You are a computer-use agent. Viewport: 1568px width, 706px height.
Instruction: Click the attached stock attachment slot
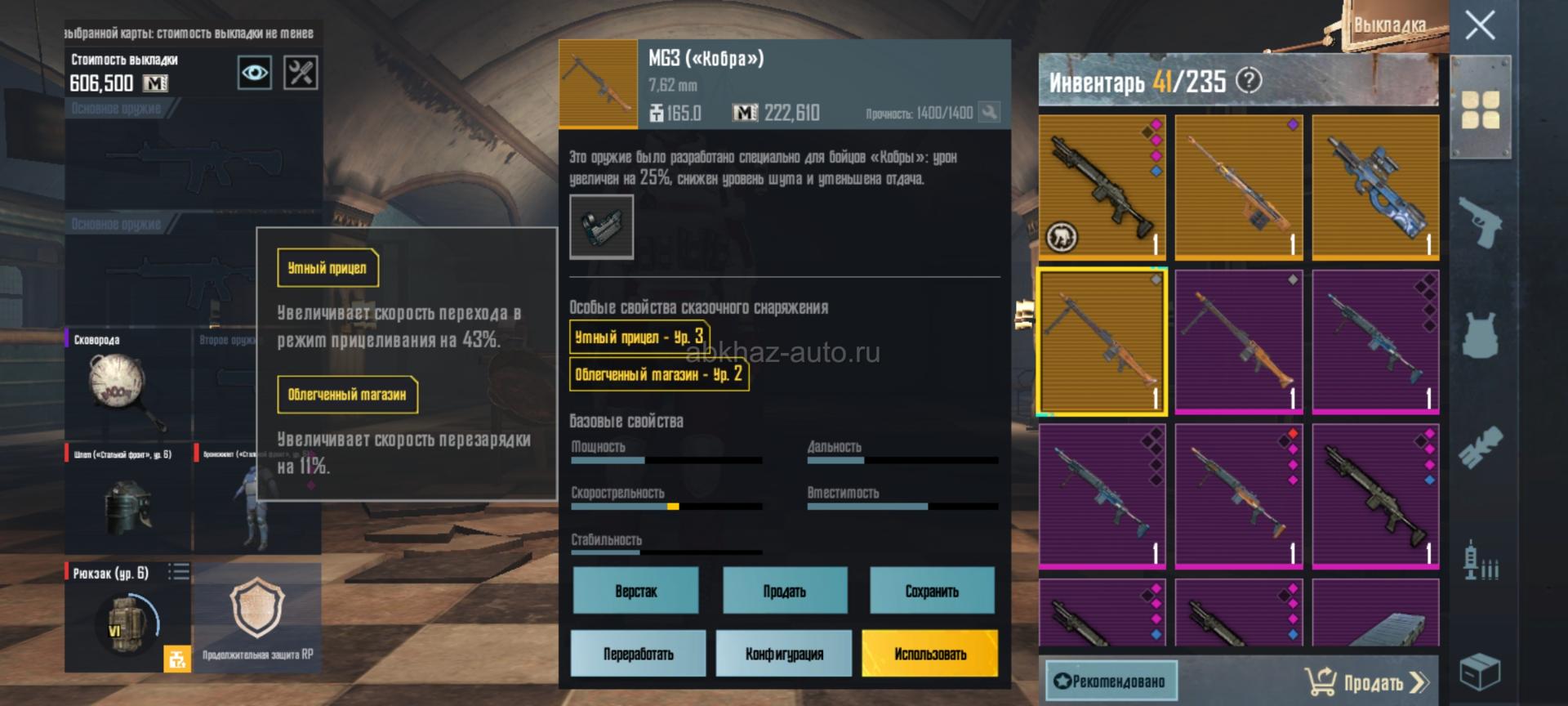pyautogui.click(x=601, y=226)
